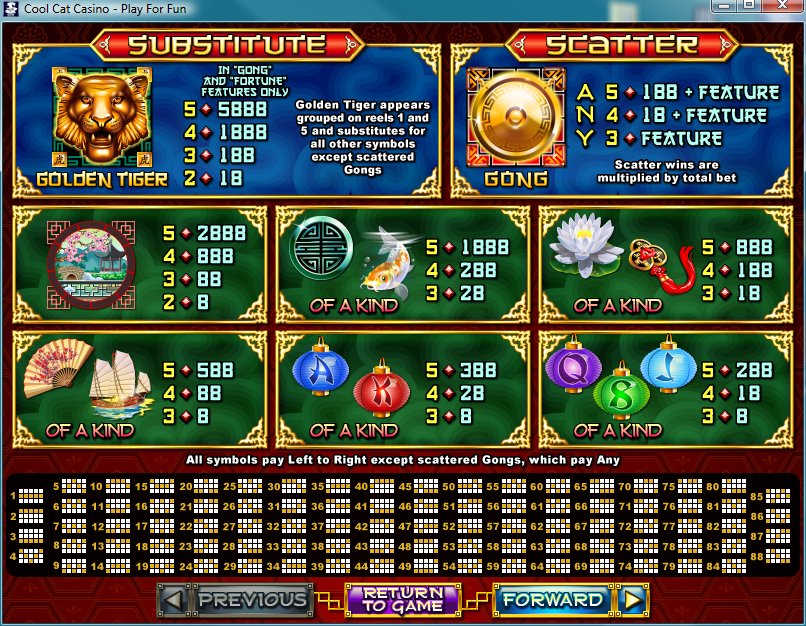The width and height of the screenshot is (806, 626).
Task: Click the Return to Game button
Action: [x=402, y=600]
